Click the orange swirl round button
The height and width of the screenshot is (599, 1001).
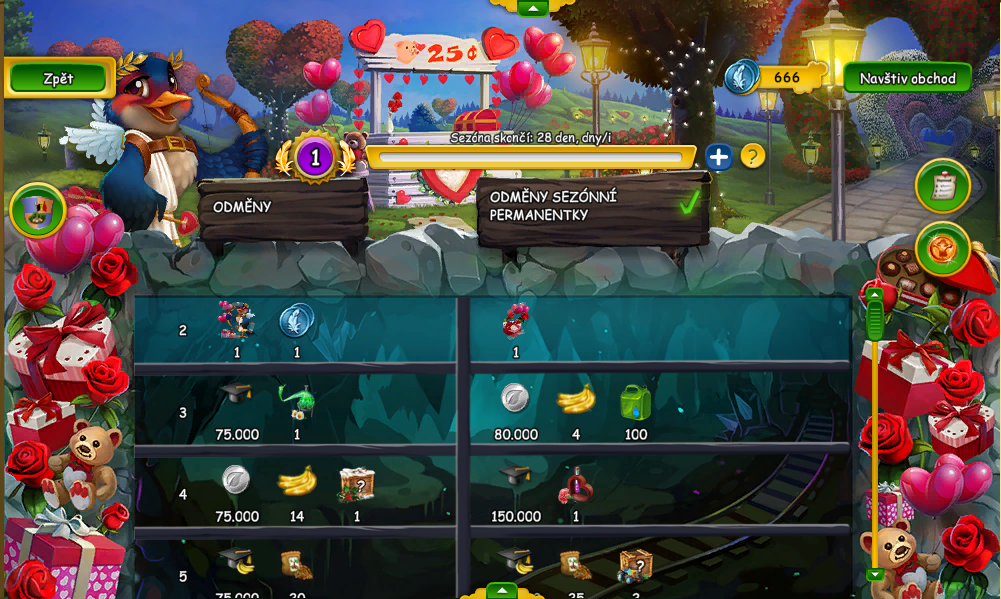[x=943, y=249]
